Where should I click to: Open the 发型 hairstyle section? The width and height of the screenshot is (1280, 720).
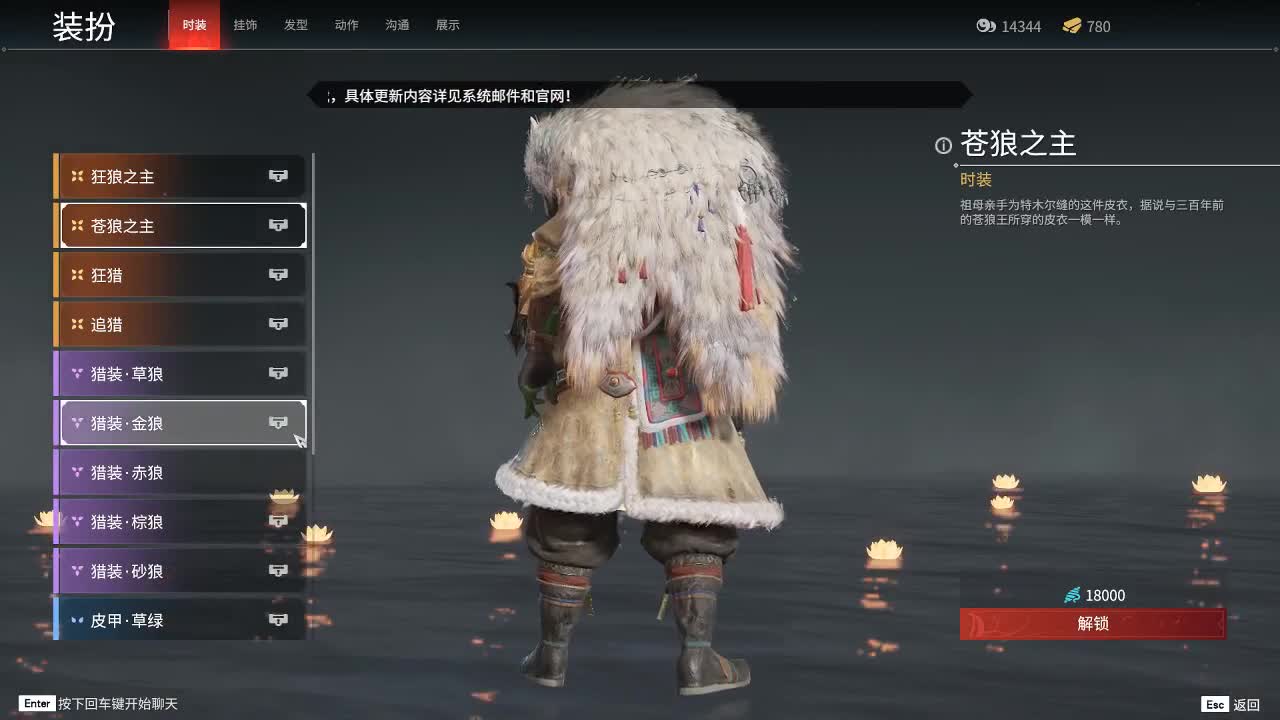tap(296, 25)
